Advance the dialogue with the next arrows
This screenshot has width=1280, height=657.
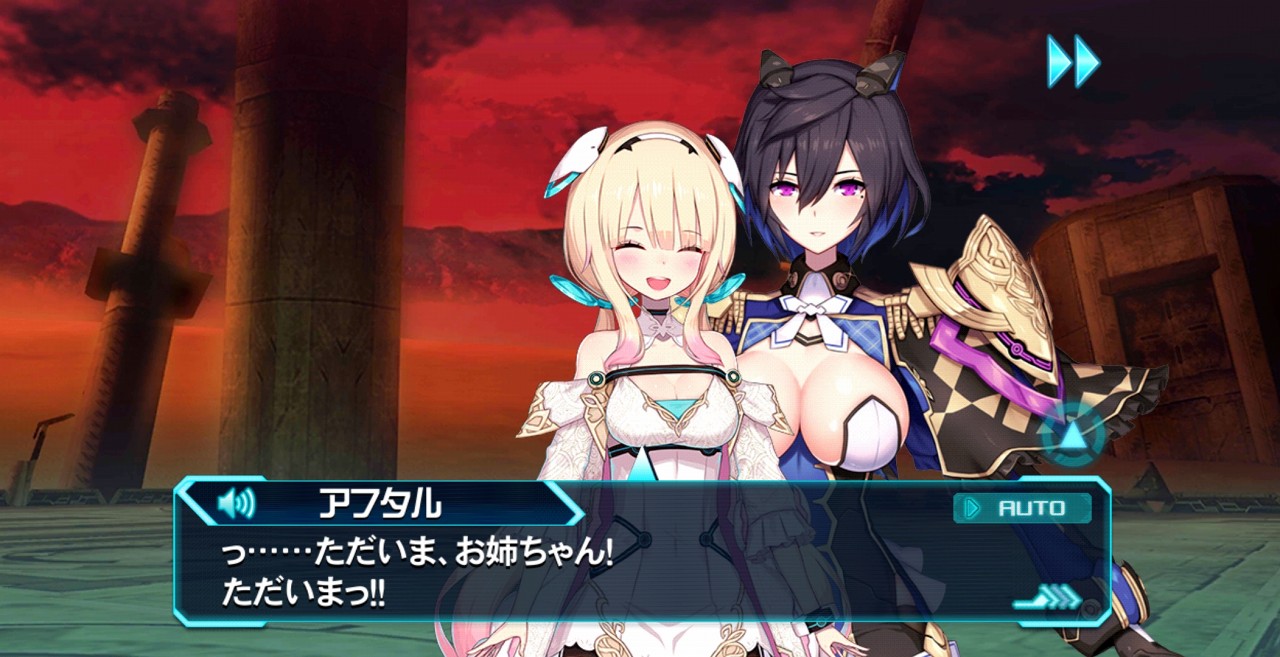[1047, 598]
